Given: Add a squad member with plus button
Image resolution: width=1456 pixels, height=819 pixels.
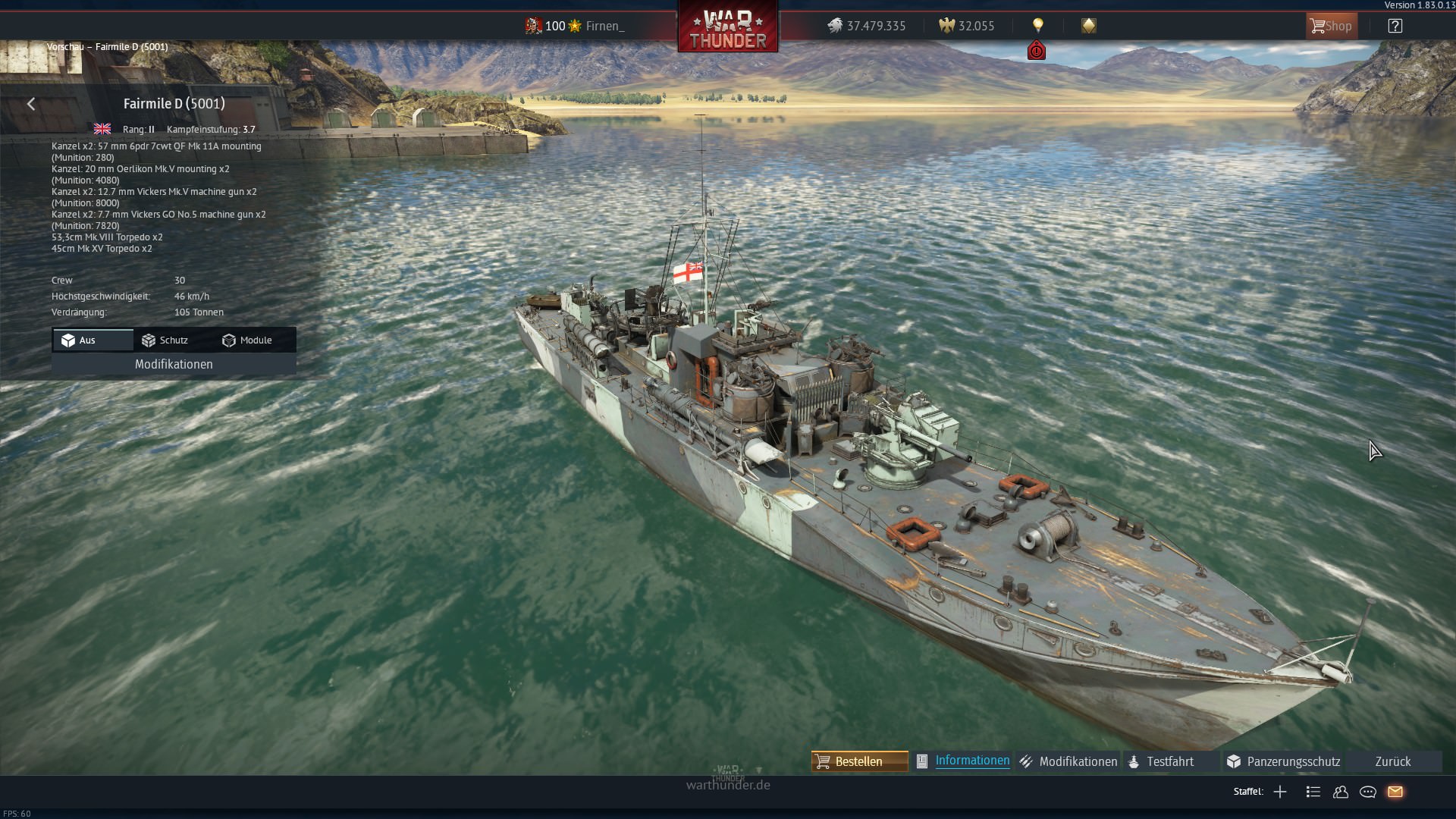Looking at the screenshot, I should [1280, 792].
